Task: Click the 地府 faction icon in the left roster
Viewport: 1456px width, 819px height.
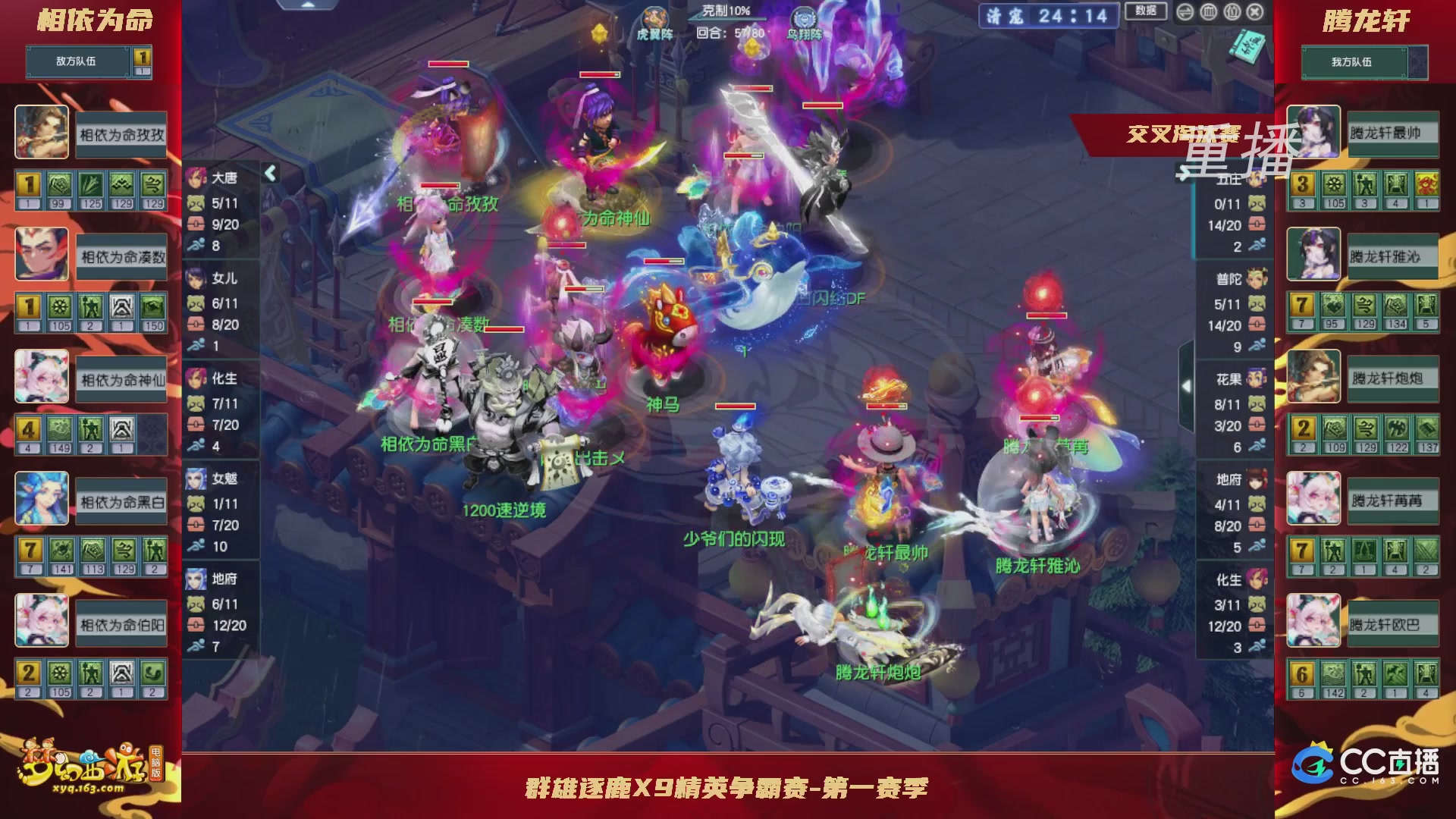Action: (x=196, y=579)
